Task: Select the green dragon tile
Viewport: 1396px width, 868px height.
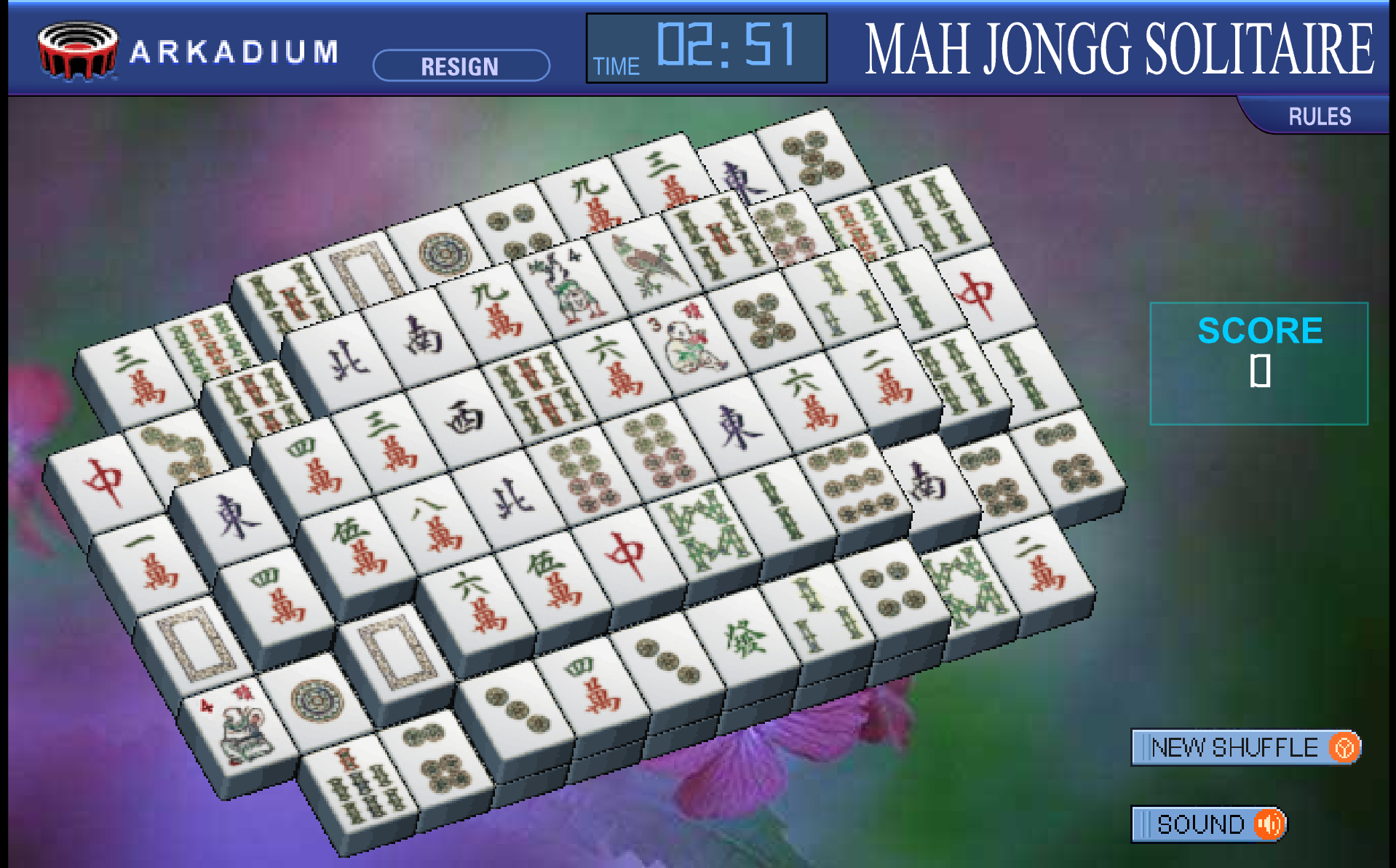Action: [x=745, y=639]
